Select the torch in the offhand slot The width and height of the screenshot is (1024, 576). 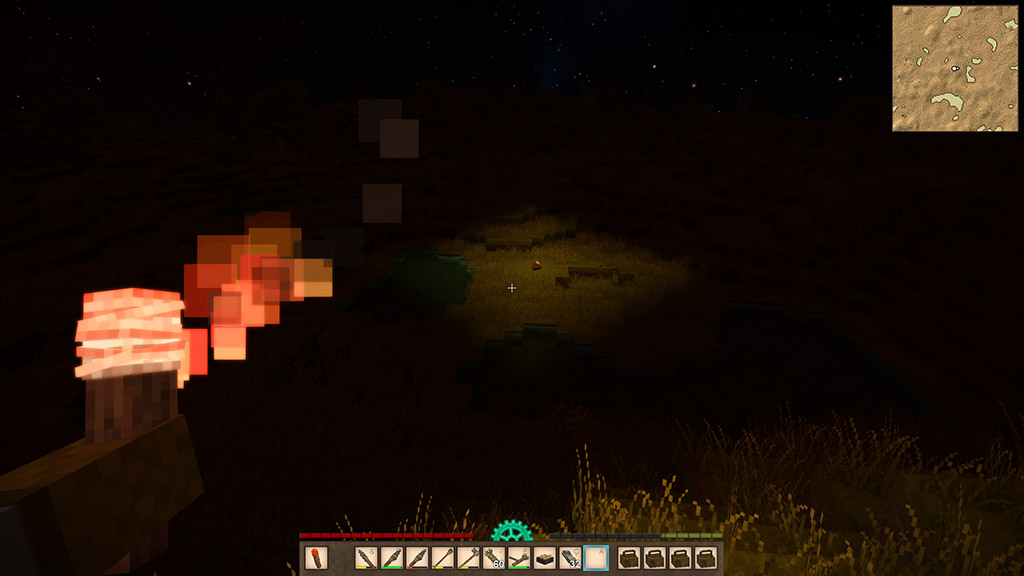point(316,558)
